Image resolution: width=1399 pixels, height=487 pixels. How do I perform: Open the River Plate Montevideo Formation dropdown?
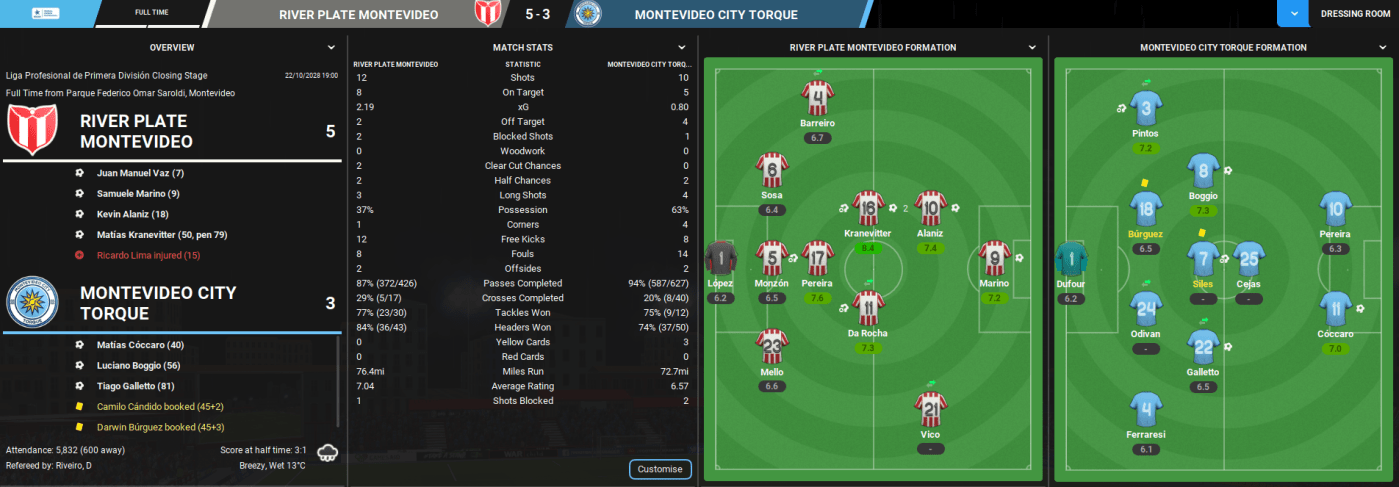pos(1032,47)
